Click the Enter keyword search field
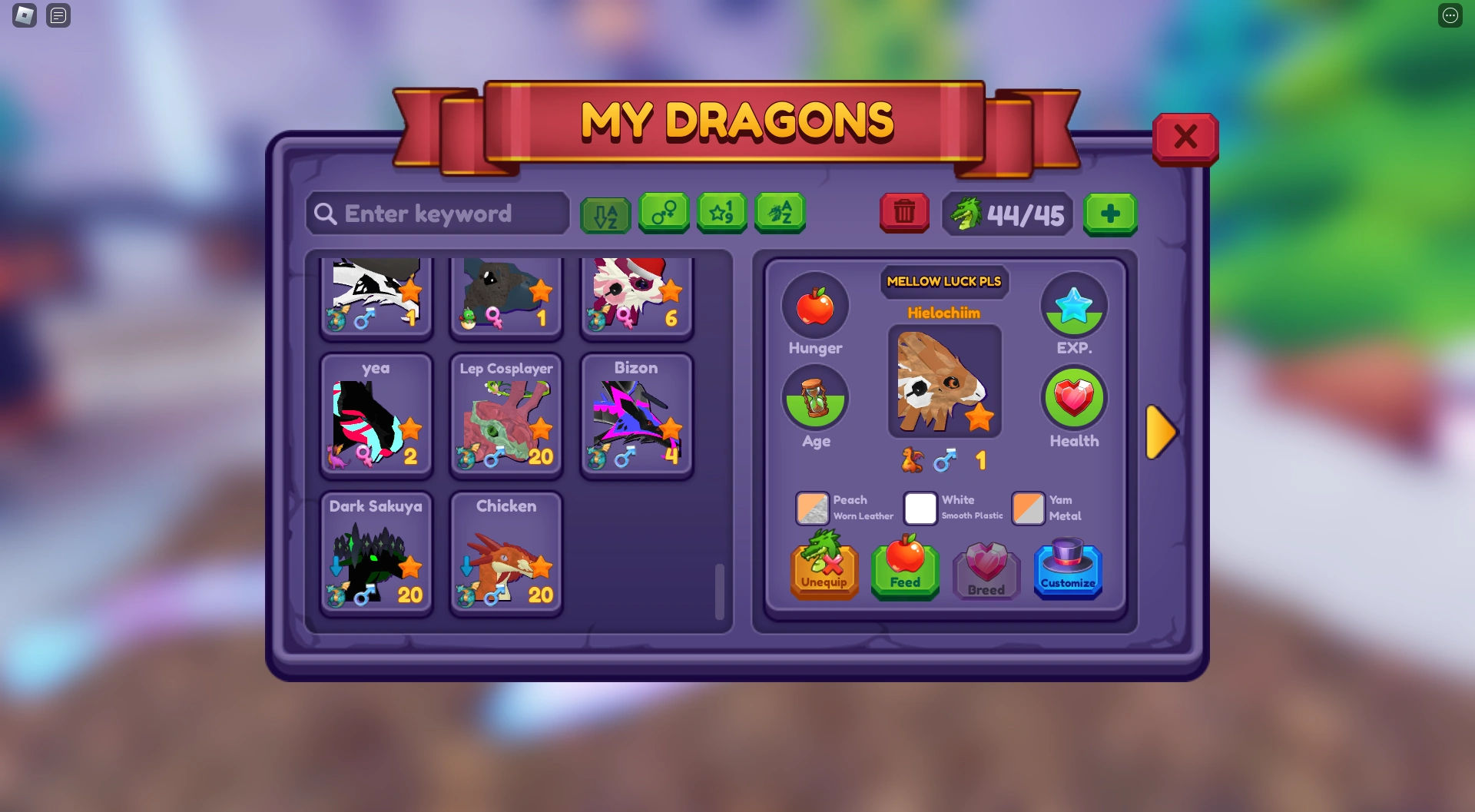 (436, 214)
